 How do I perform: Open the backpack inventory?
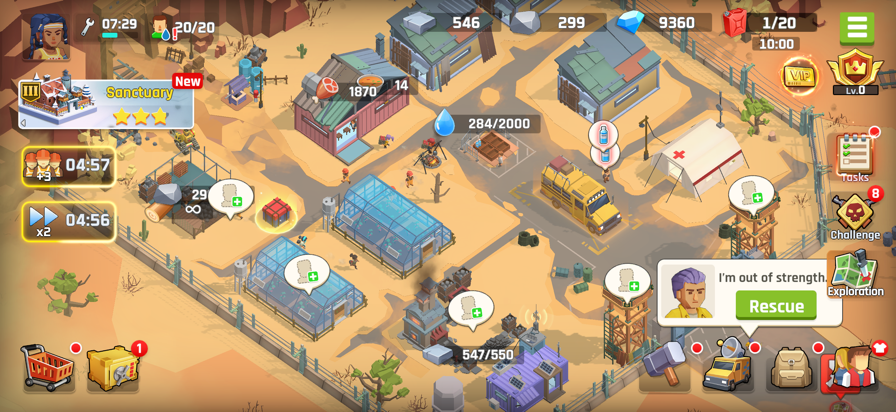(790, 367)
